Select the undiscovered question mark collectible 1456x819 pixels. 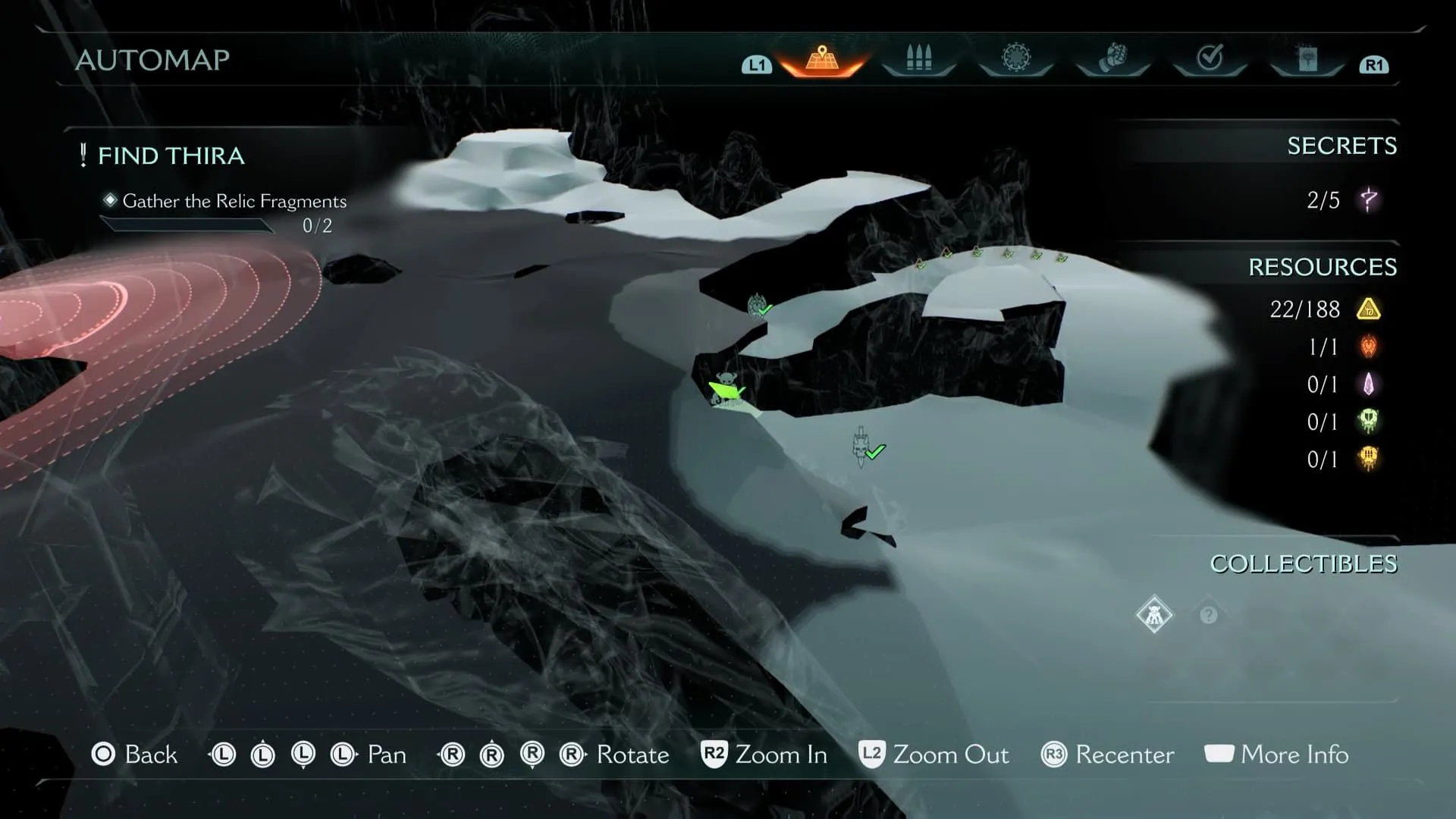click(1209, 615)
